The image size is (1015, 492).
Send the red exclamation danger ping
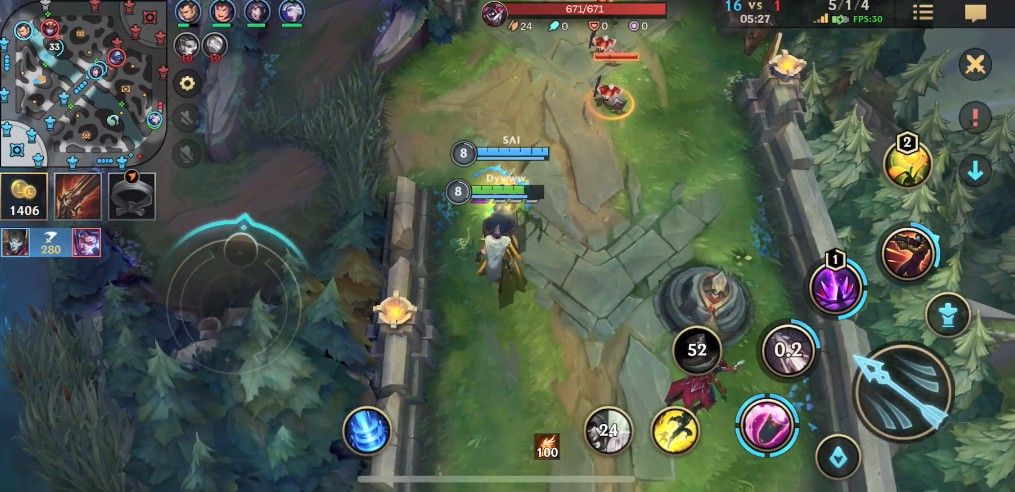(x=974, y=117)
